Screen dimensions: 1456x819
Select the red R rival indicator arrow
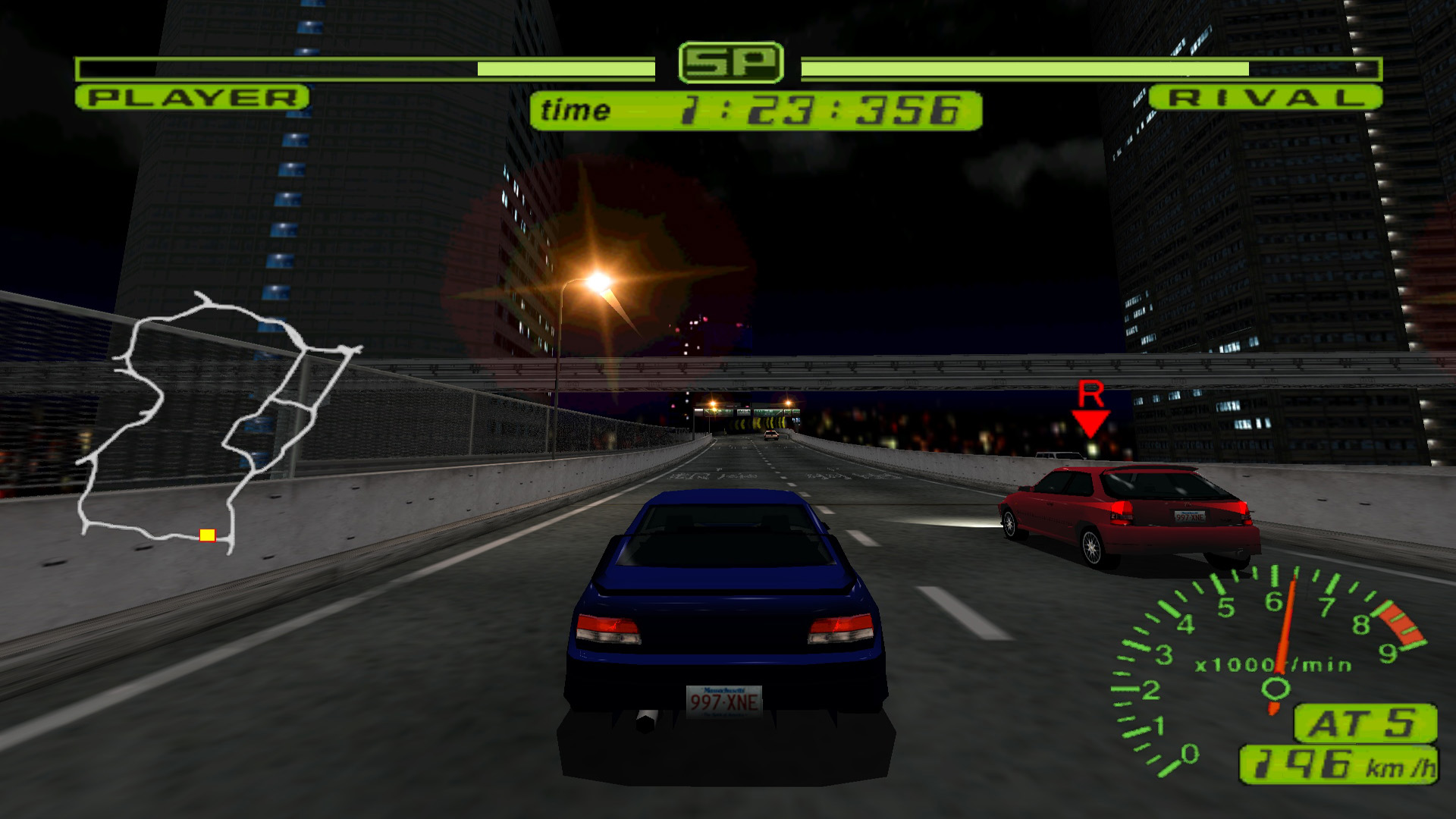(1092, 416)
